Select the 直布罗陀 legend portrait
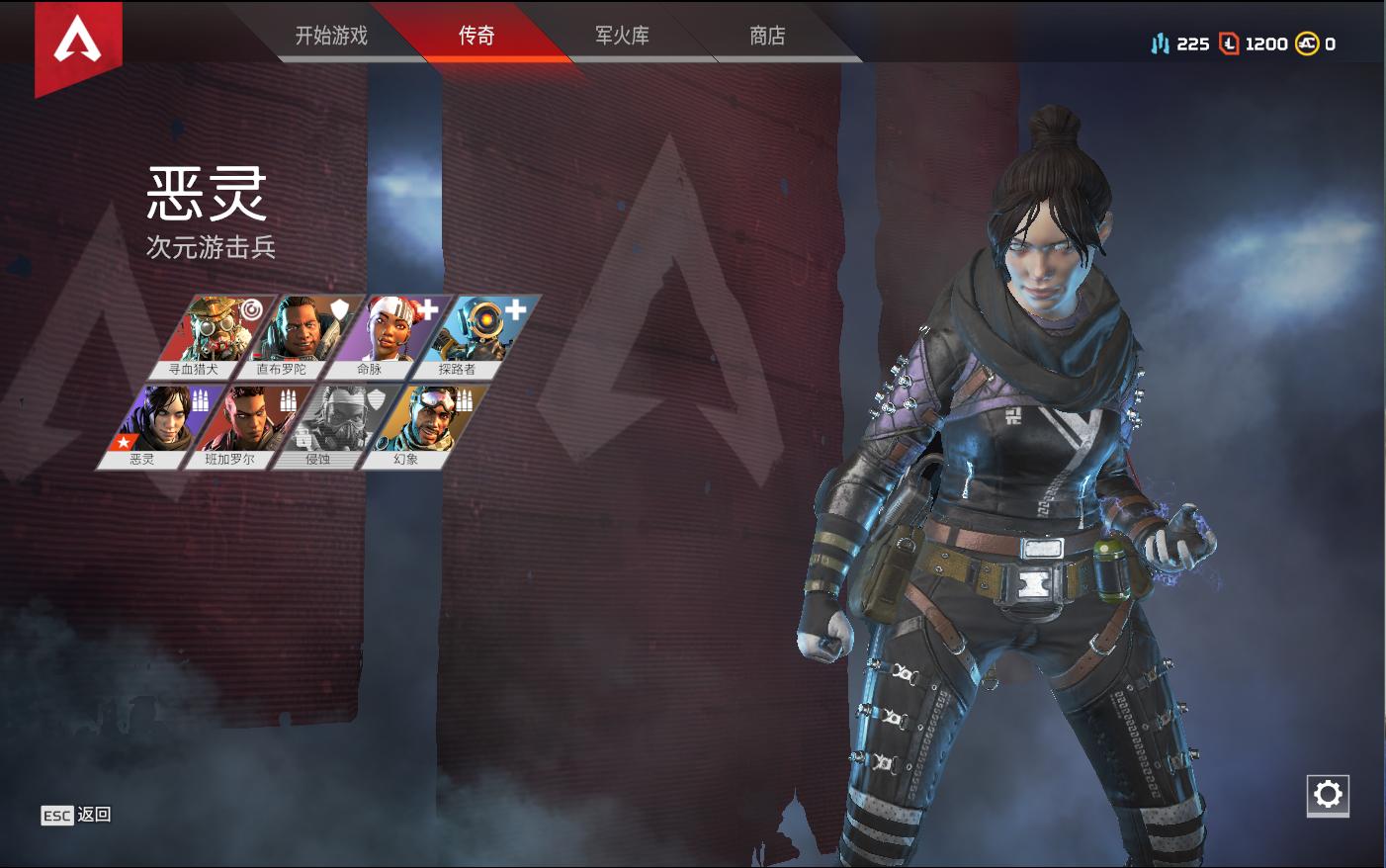 point(303,331)
